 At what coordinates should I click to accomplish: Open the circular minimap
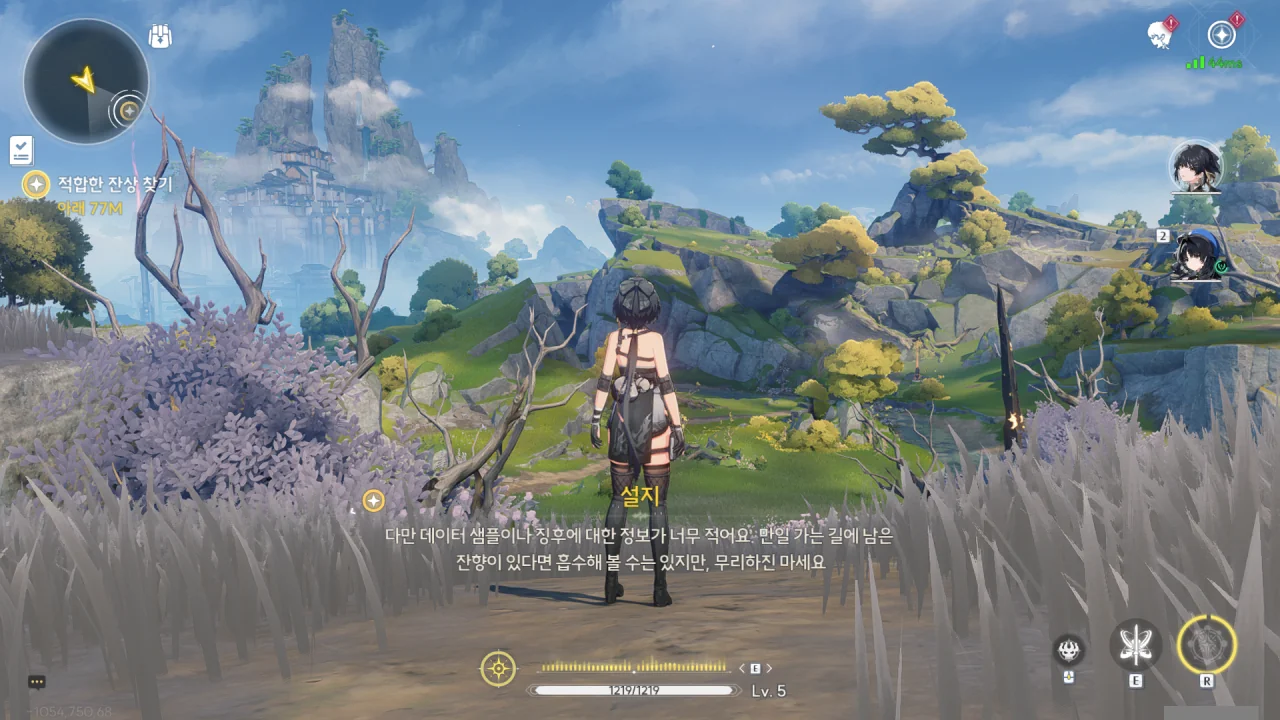tap(86, 82)
